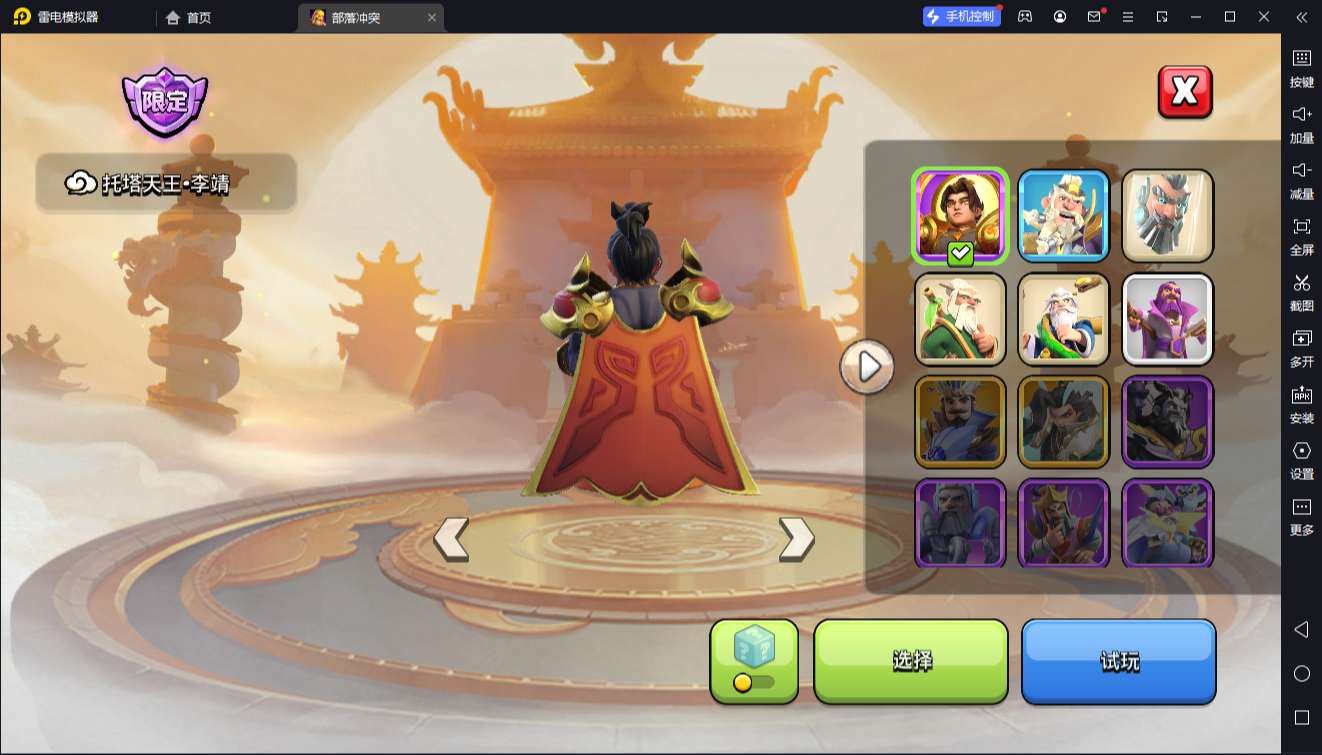Choose the blue-framed golden king skin

[1063, 215]
